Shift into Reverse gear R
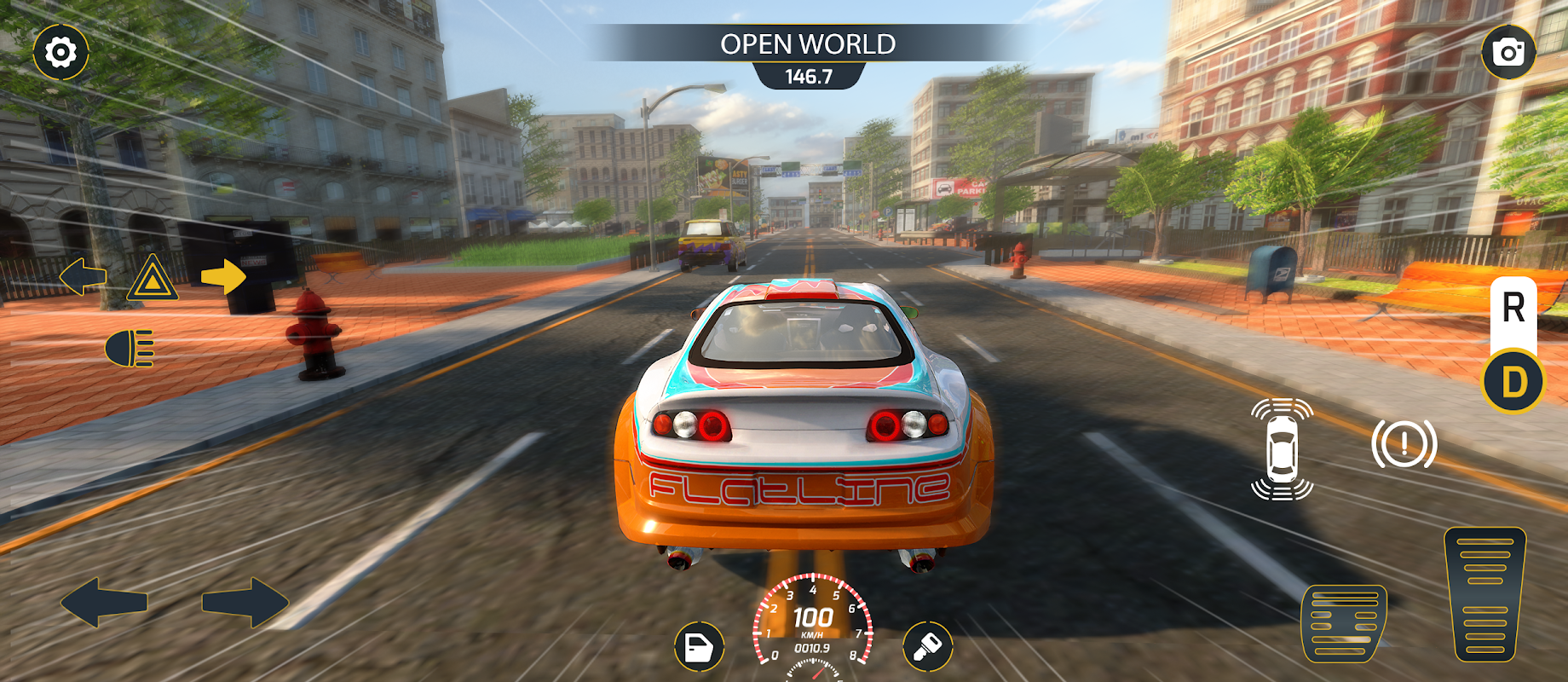 1513,309
